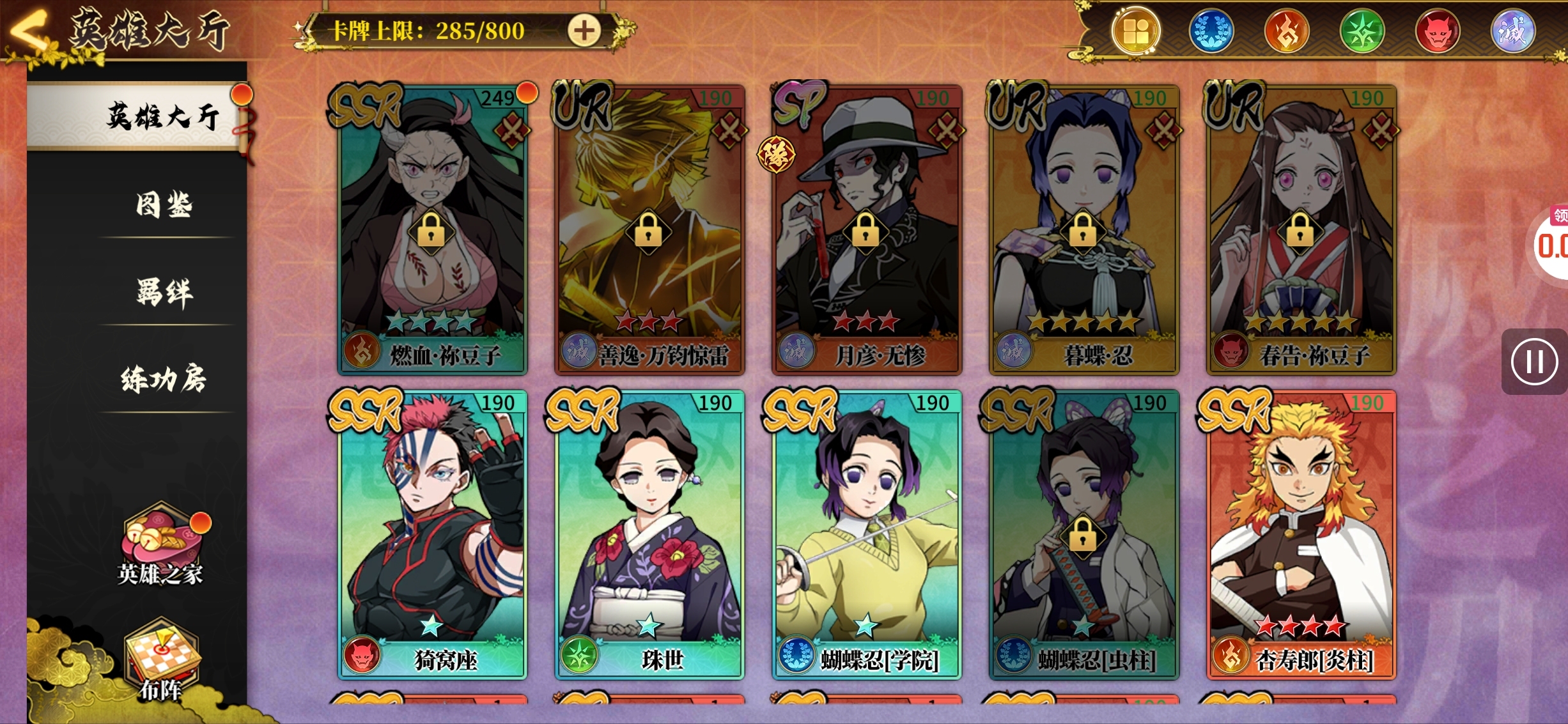Open the 猗窝座 hero card
The height and width of the screenshot is (724, 1568).
(x=432, y=534)
